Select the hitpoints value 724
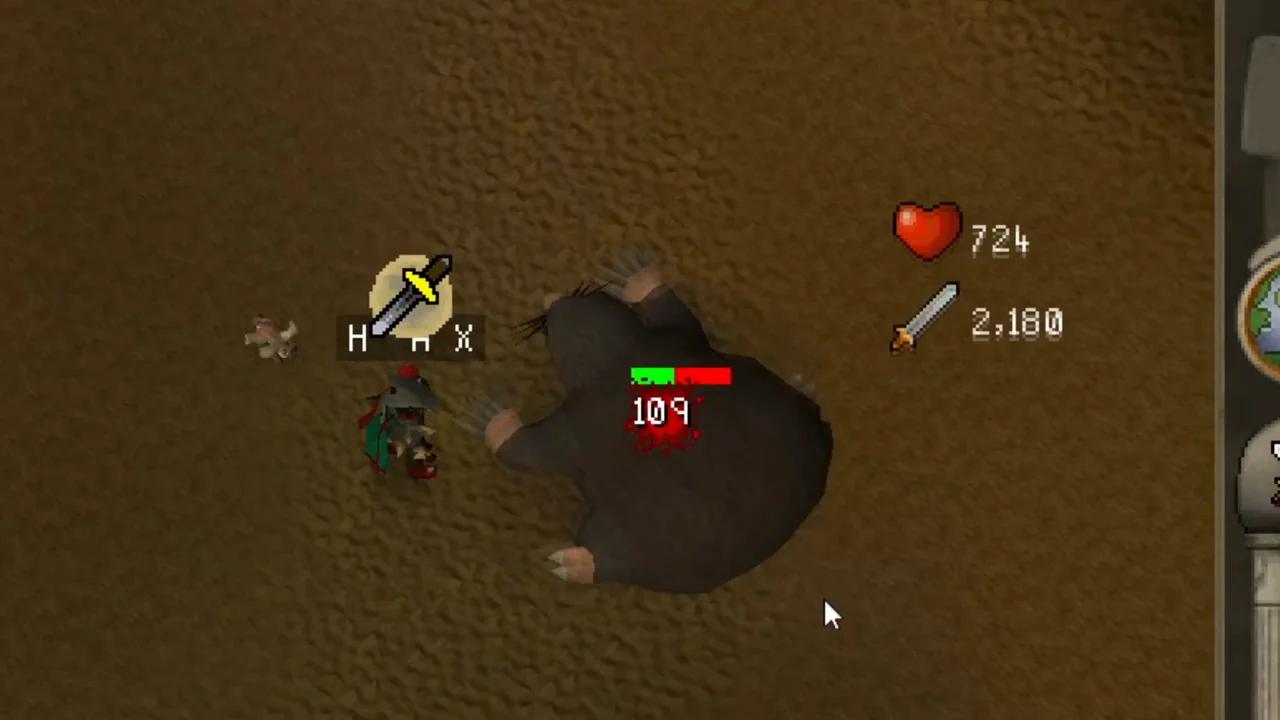The width and height of the screenshot is (1280, 720). [x=1000, y=237]
